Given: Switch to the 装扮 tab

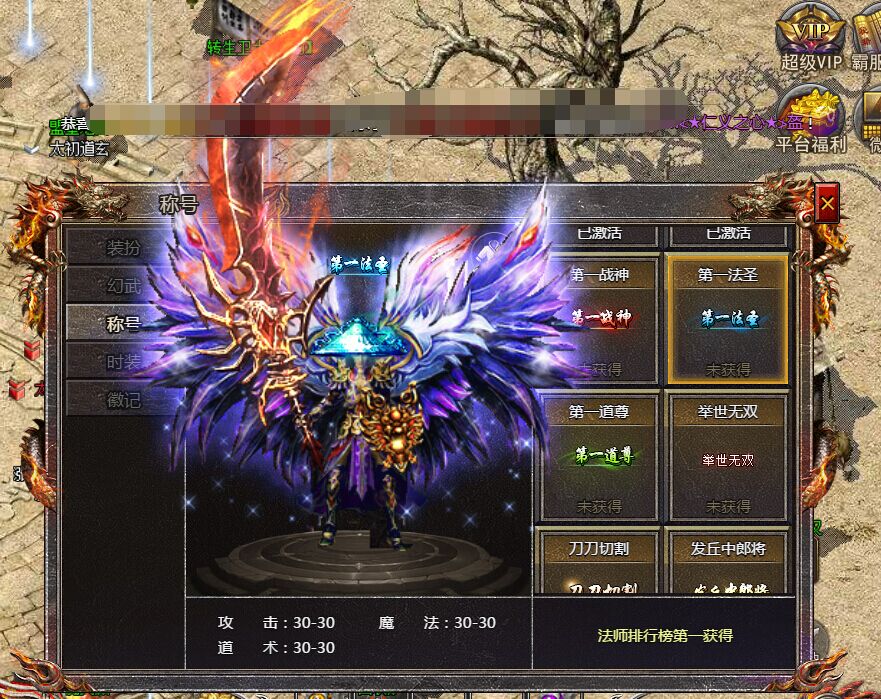Looking at the screenshot, I should coord(124,247).
